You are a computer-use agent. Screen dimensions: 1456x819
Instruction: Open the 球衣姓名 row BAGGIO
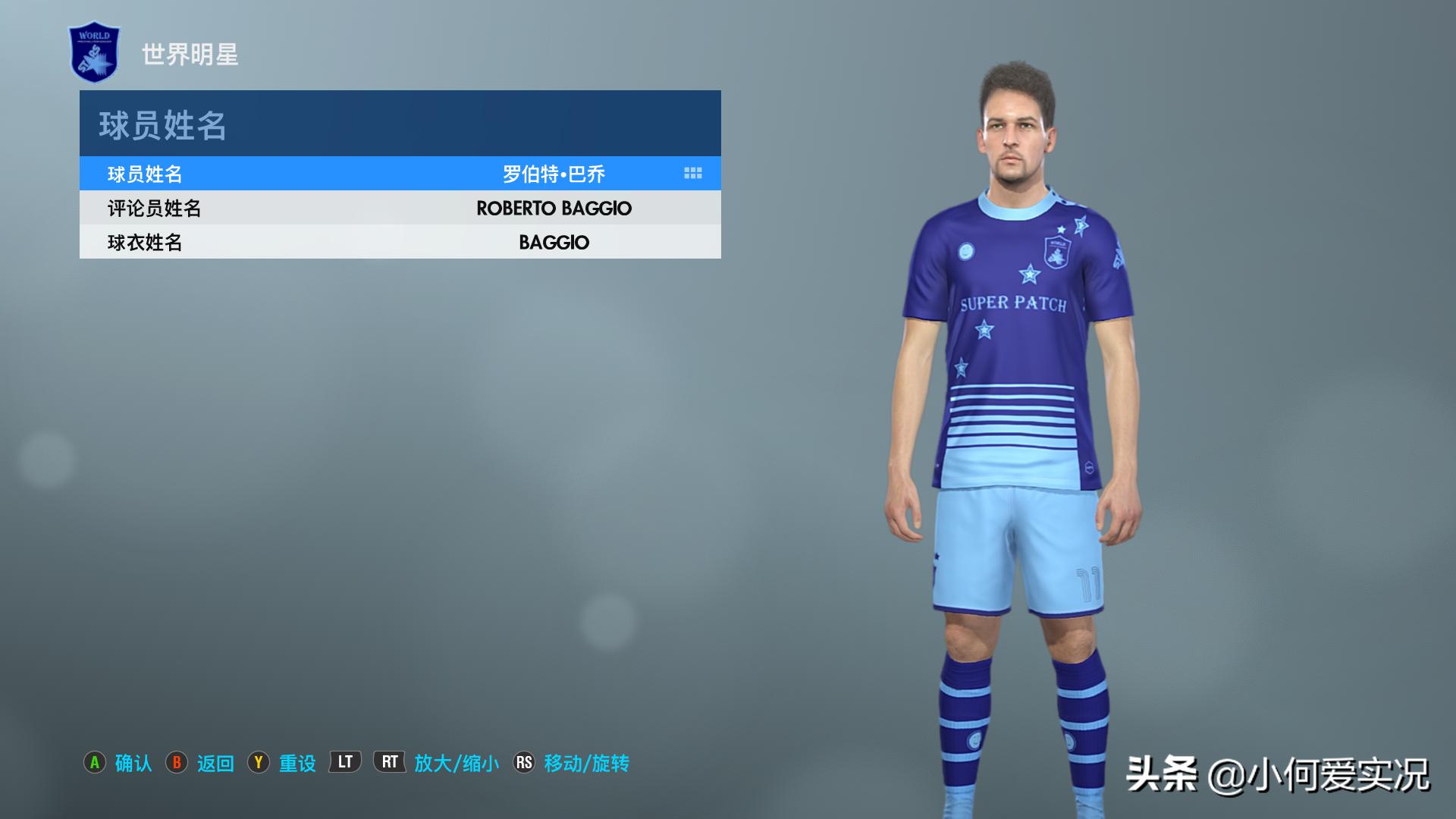pyautogui.click(x=400, y=242)
